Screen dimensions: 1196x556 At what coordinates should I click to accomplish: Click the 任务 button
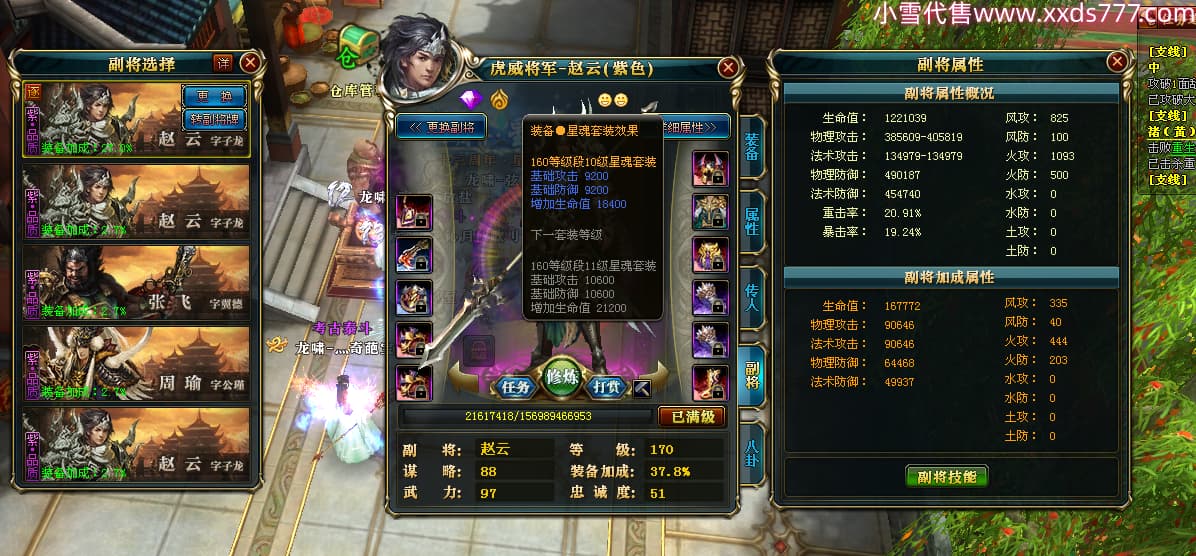516,386
